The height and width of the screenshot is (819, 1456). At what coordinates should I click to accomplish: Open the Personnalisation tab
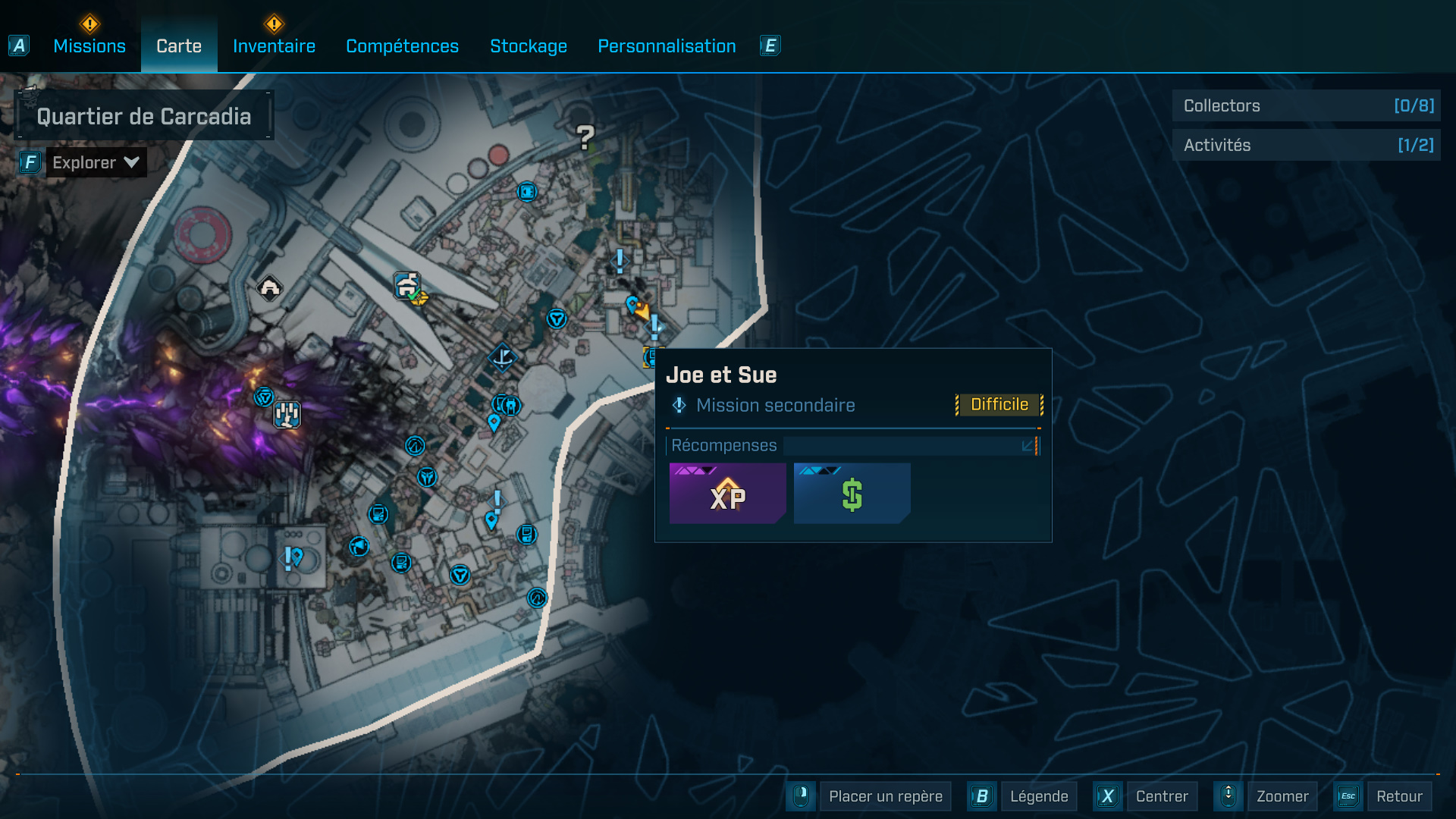667,45
